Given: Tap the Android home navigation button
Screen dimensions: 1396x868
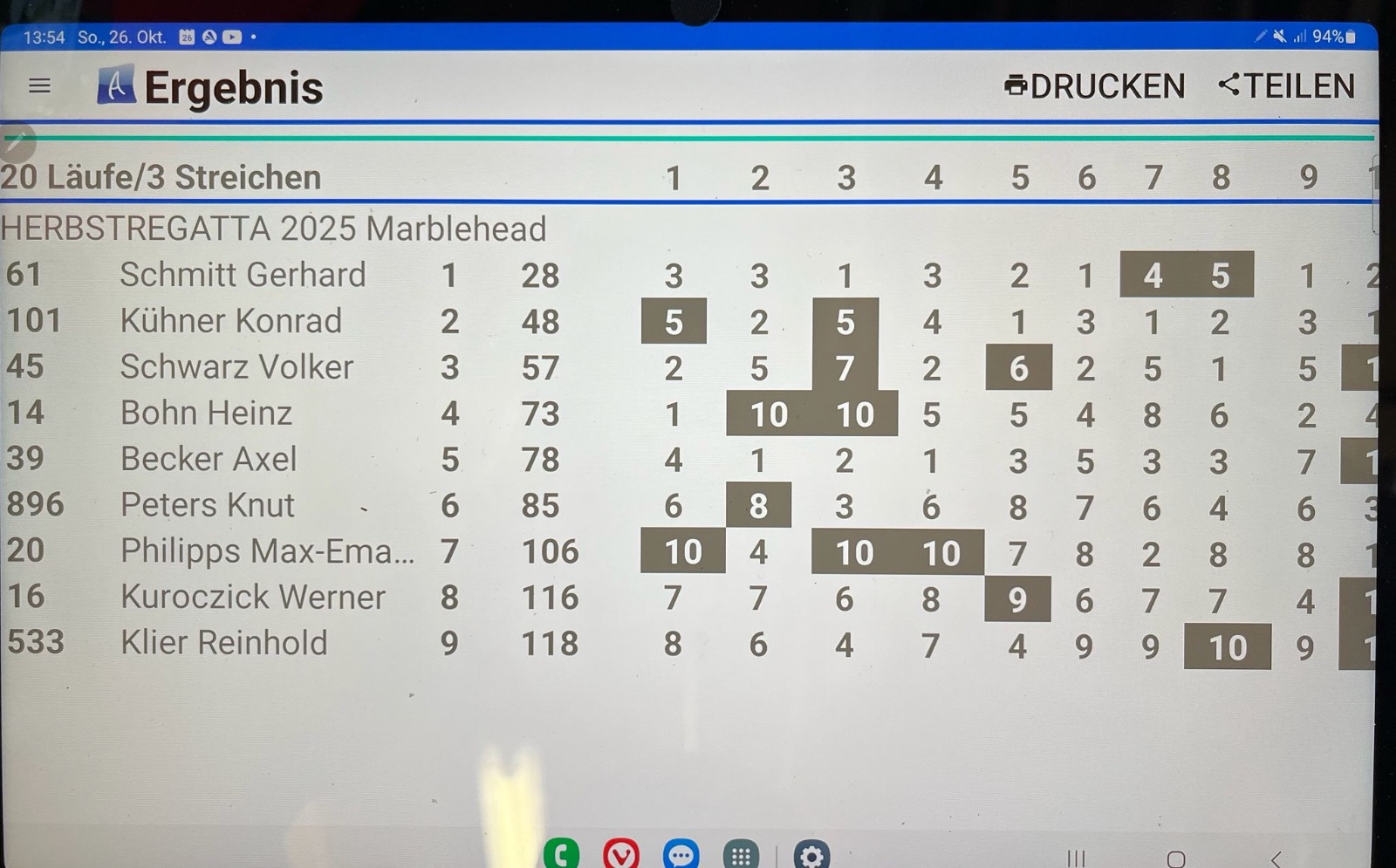Looking at the screenshot, I should (1176, 859).
